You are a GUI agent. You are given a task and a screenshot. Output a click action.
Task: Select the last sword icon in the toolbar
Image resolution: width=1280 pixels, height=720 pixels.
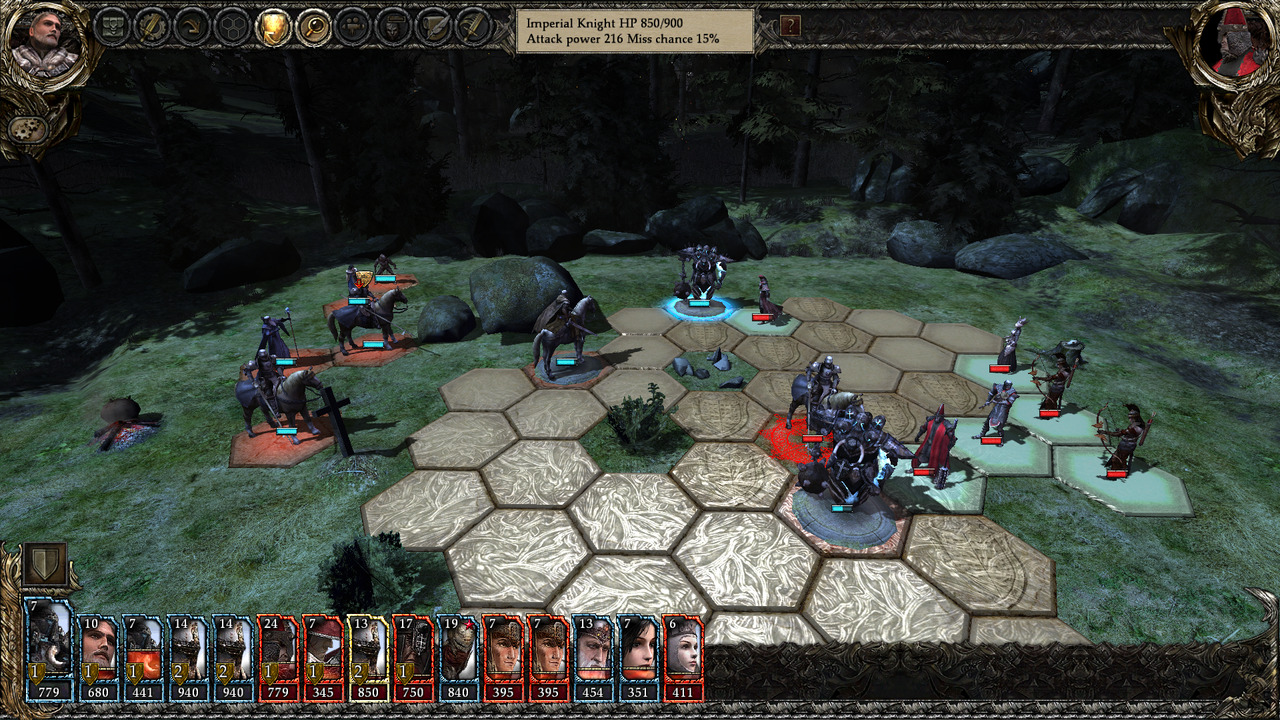click(x=474, y=27)
